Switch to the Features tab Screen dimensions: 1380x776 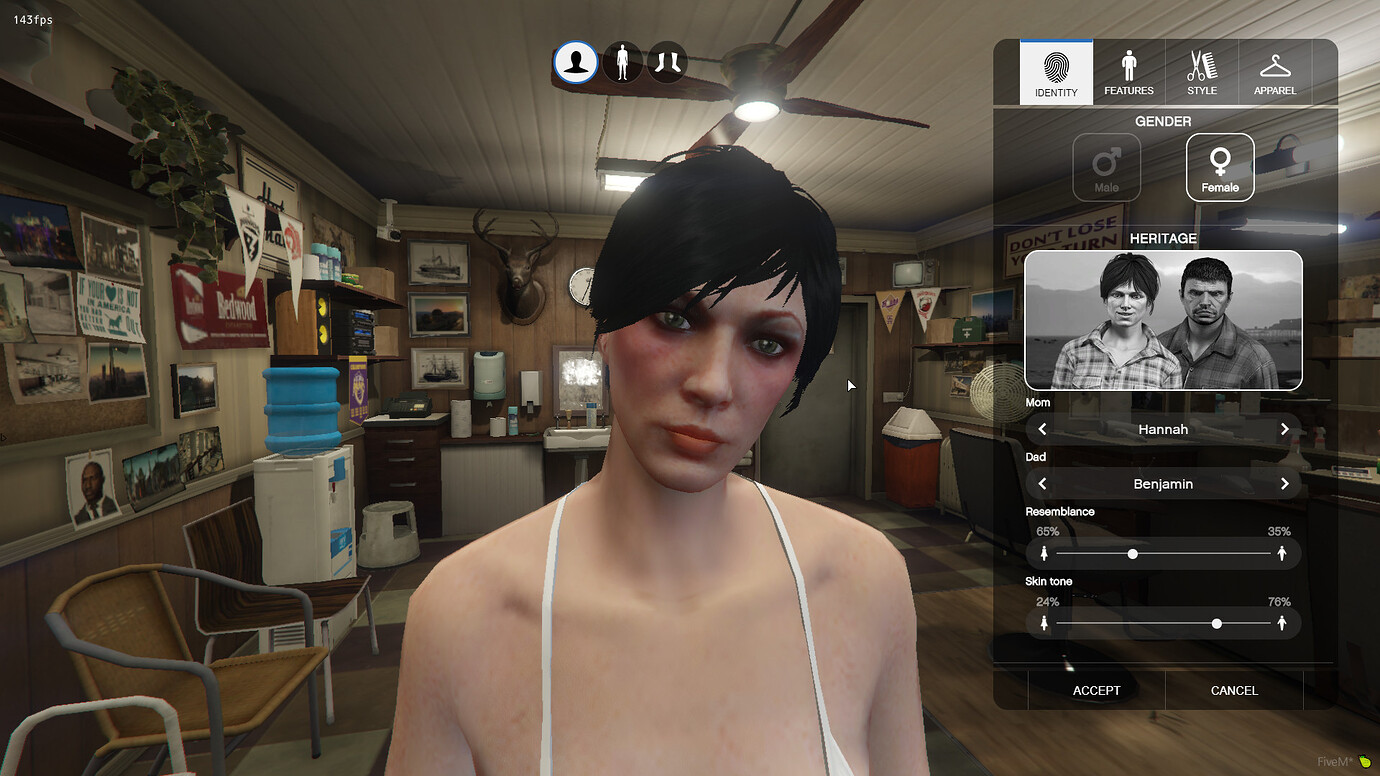[1128, 72]
